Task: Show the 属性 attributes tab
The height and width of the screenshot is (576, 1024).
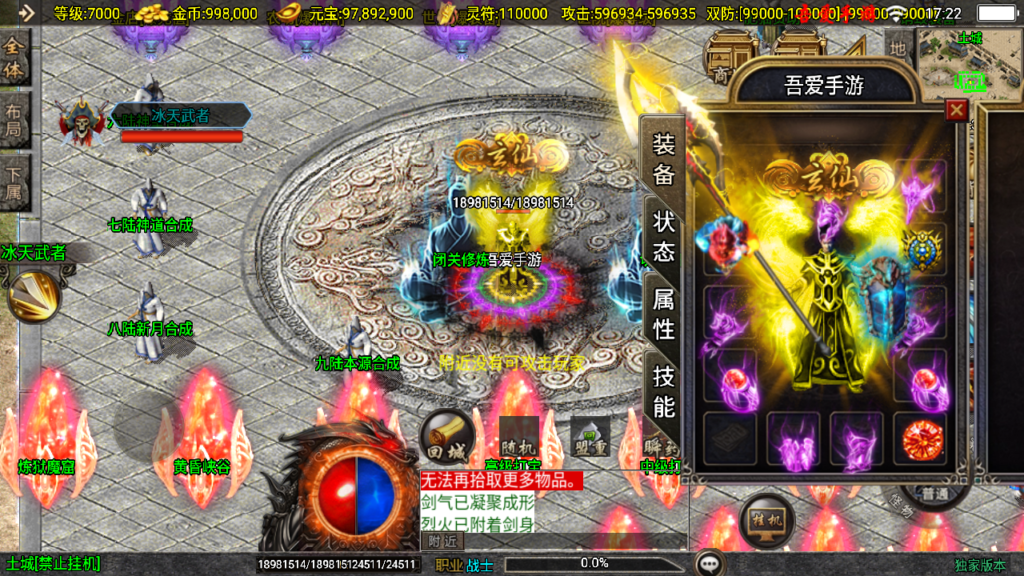Action: coord(664,313)
